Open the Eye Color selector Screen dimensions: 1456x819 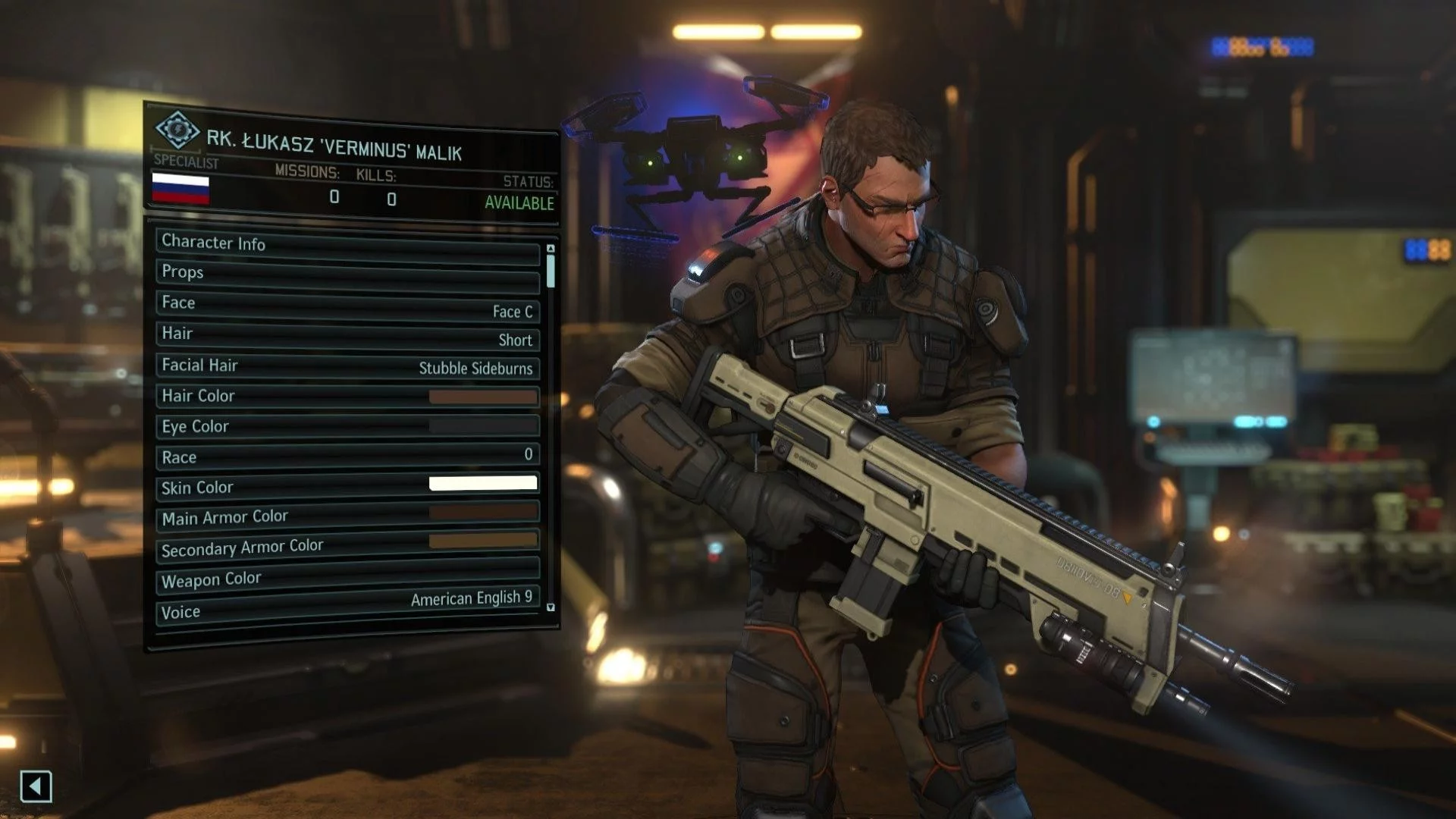pos(347,426)
